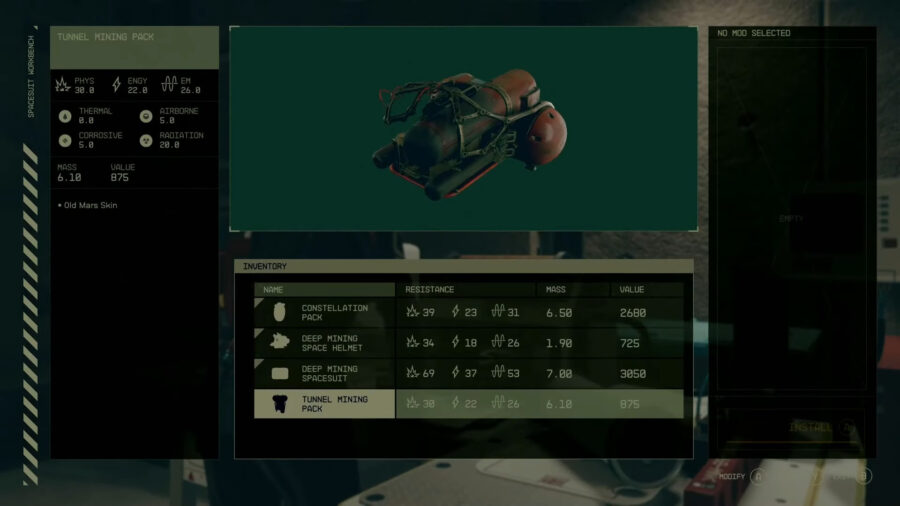Select the Tunnel Mining Pack row
The image size is (900, 506).
coord(468,404)
